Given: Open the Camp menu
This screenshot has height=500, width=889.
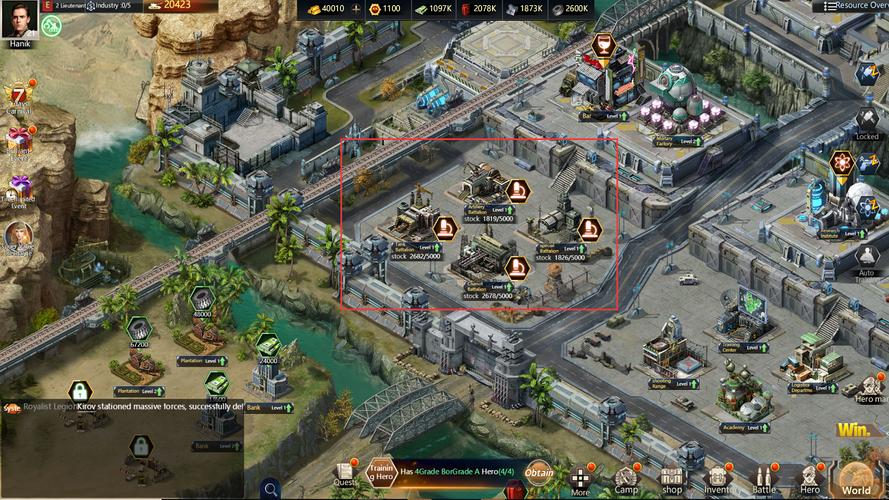Looking at the screenshot, I should coord(626,480).
